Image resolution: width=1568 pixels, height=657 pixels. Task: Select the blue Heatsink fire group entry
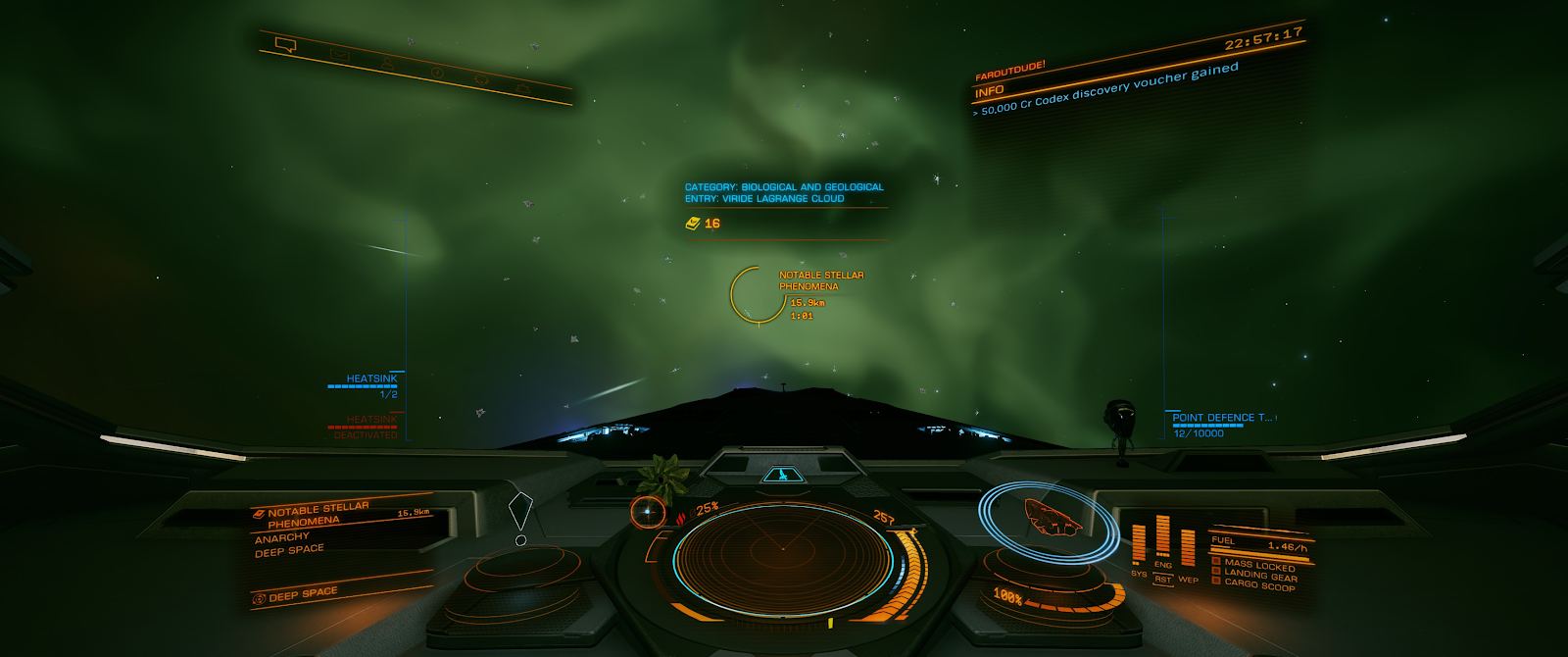[370, 379]
